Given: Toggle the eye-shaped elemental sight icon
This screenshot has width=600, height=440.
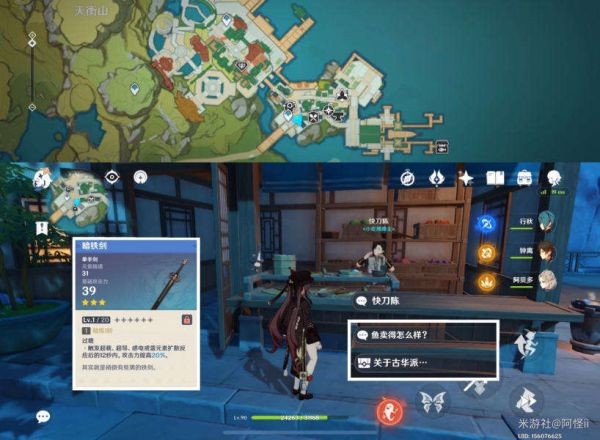Looking at the screenshot, I should coord(112,177).
